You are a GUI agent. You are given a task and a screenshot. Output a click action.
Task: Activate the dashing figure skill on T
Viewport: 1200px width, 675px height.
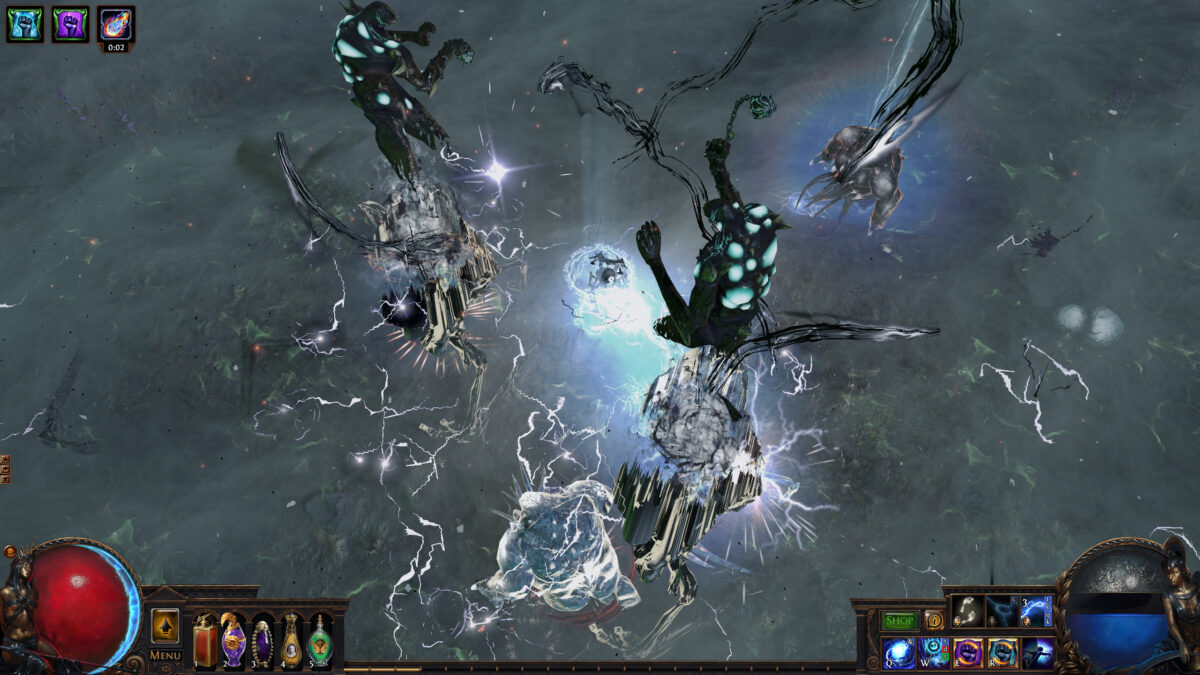(1036, 652)
